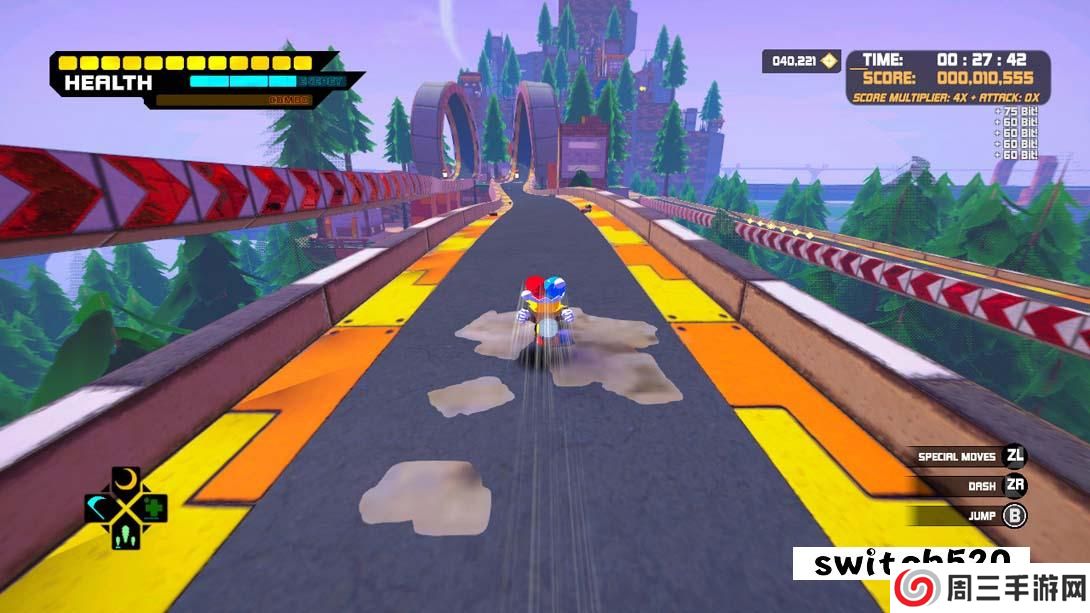Image resolution: width=1090 pixels, height=613 pixels.
Task: Trigger the triple rocket special move
Action: 126,535
